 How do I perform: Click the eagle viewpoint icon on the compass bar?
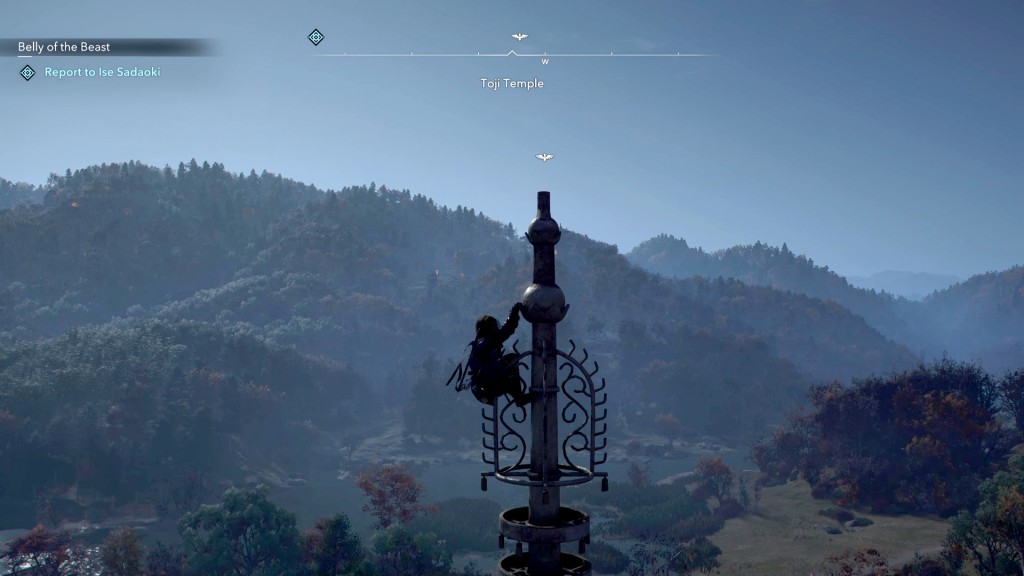[x=519, y=37]
